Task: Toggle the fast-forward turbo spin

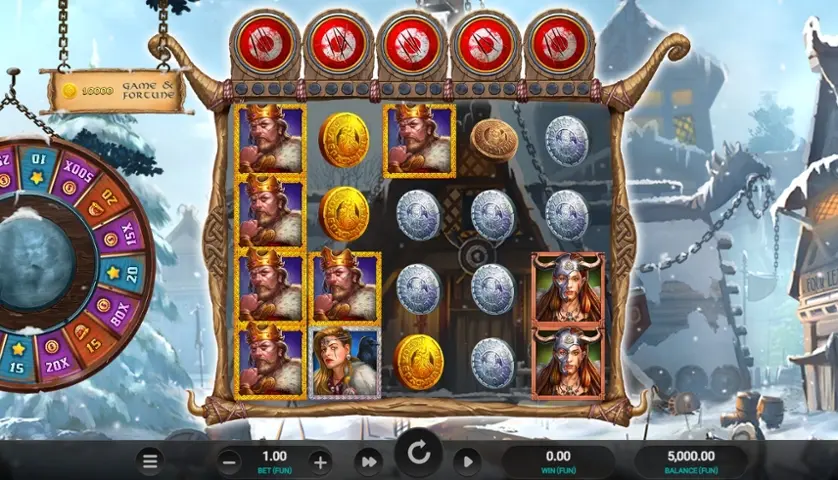Action: 369,462
